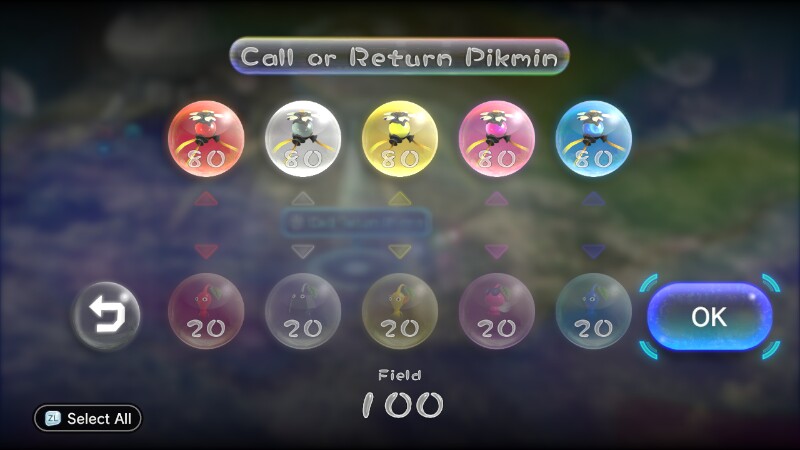
Task: Select the yellow Pikmin Onion bubble
Action: coord(400,138)
